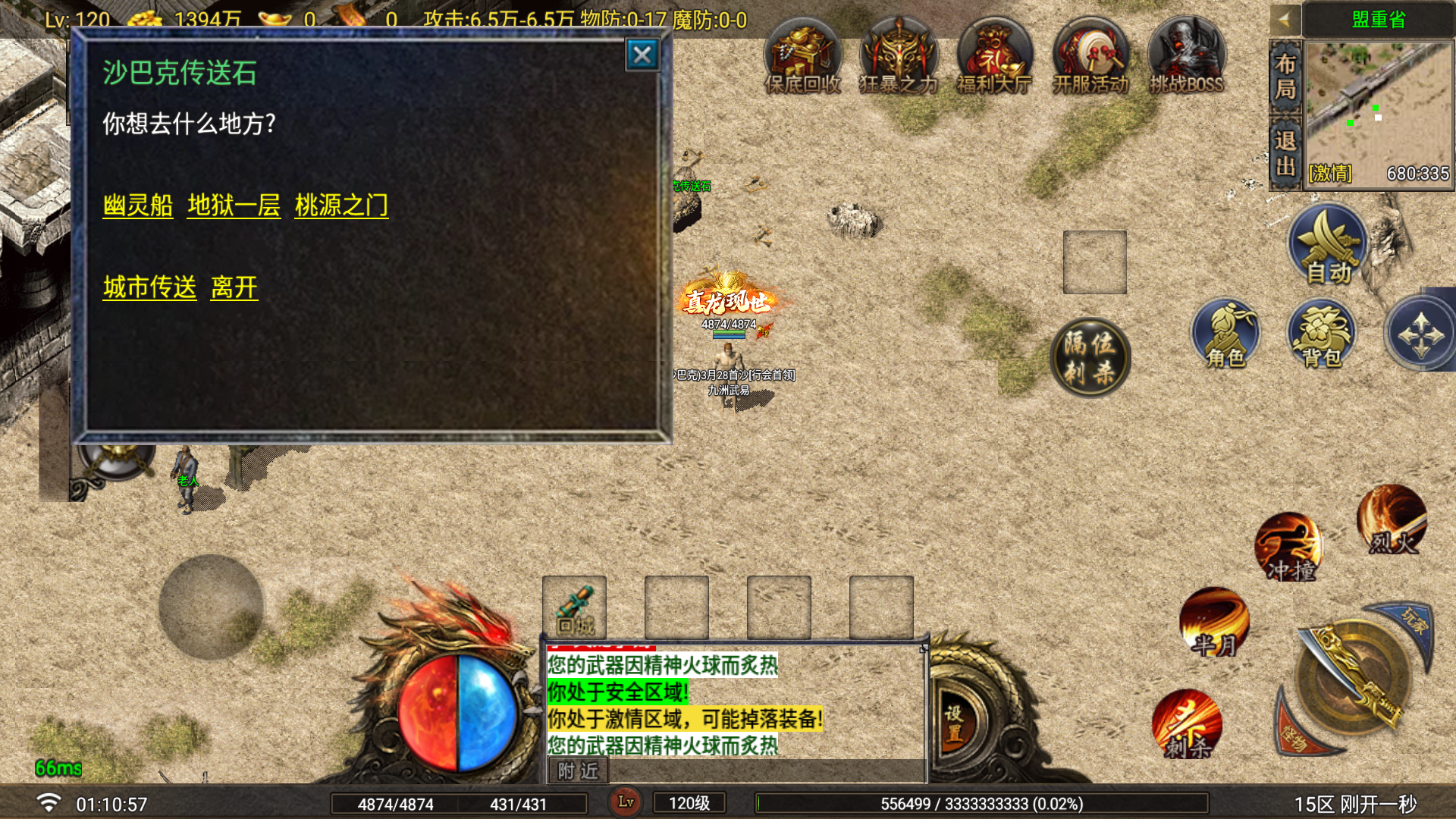Switch chat to the 附近 channel
The height and width of the screenshot is (819, 1456).
pyautogui.click(x=578, y=771)
